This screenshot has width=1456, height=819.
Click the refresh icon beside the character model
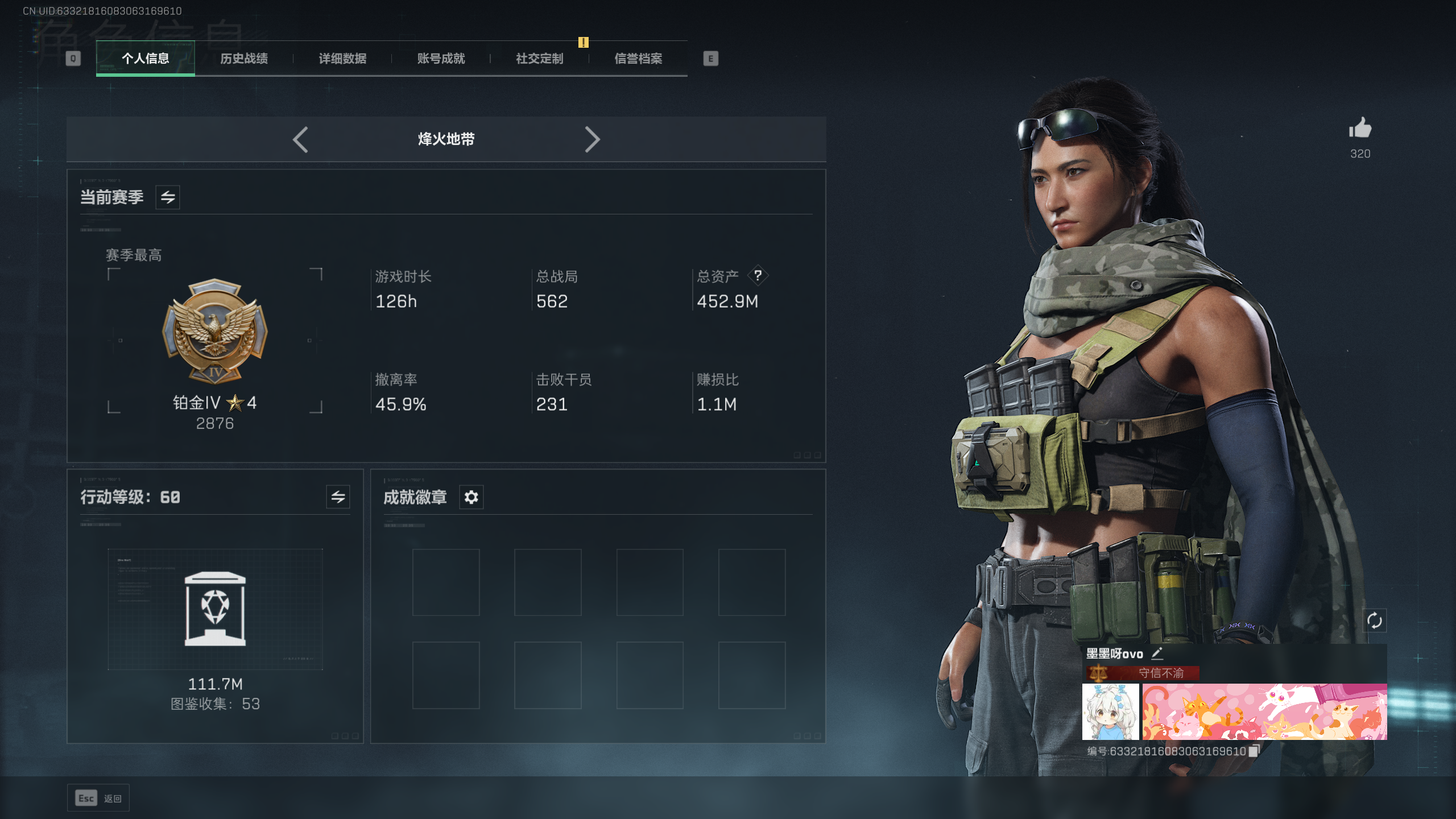tap(1376, 621)
